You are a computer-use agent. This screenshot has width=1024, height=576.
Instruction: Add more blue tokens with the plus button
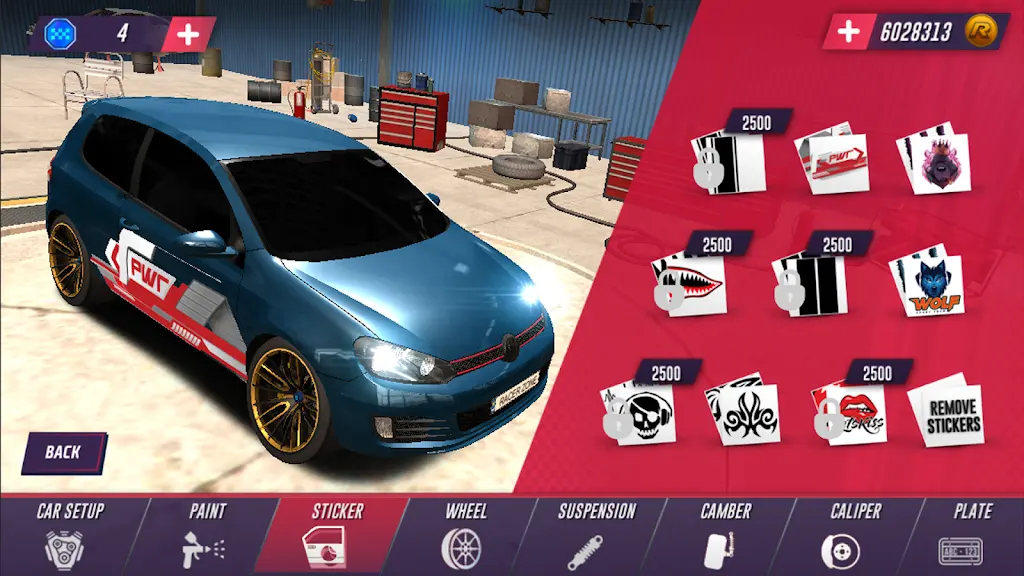click(x=188, y=33)
